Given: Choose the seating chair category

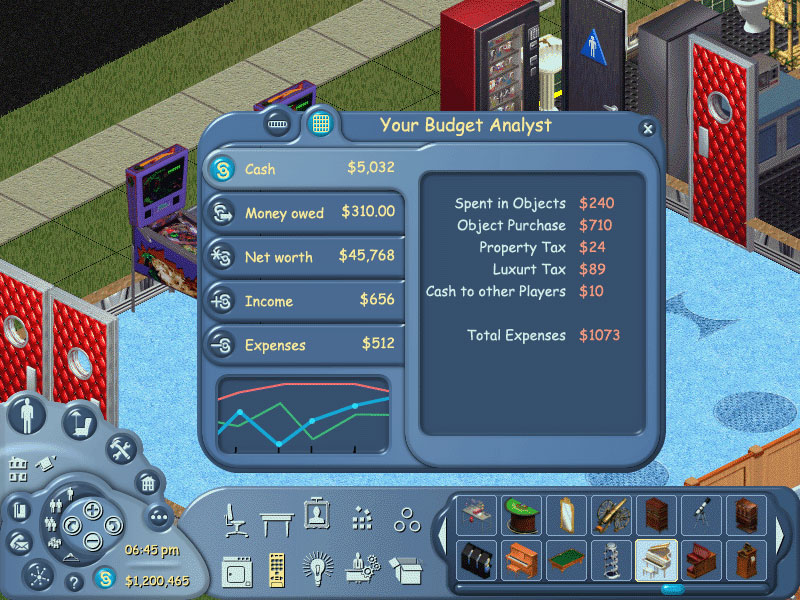Looking at the screenshot, I should tap(236, 519).
